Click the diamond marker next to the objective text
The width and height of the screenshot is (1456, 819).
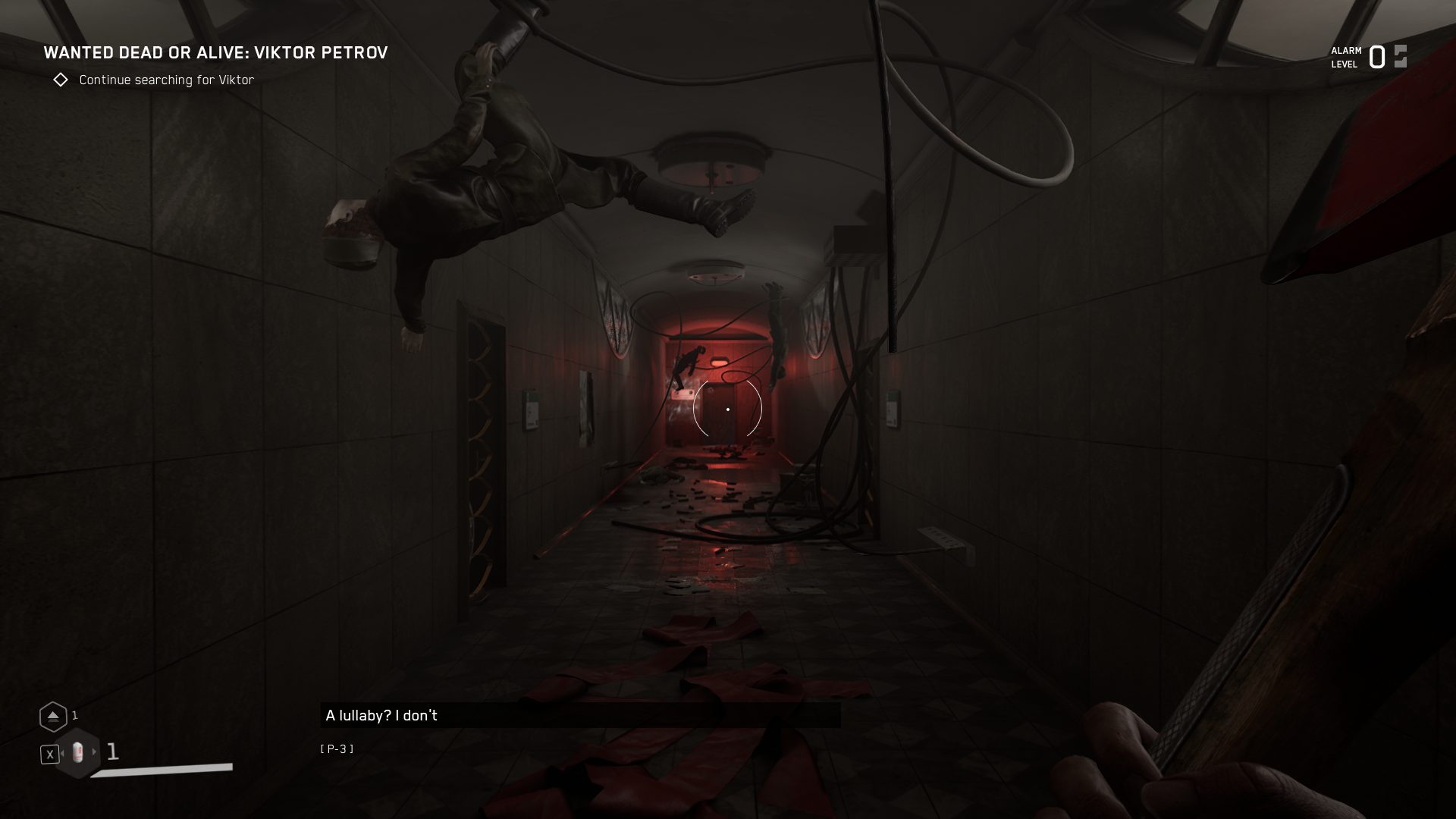(x=61, y=80)
